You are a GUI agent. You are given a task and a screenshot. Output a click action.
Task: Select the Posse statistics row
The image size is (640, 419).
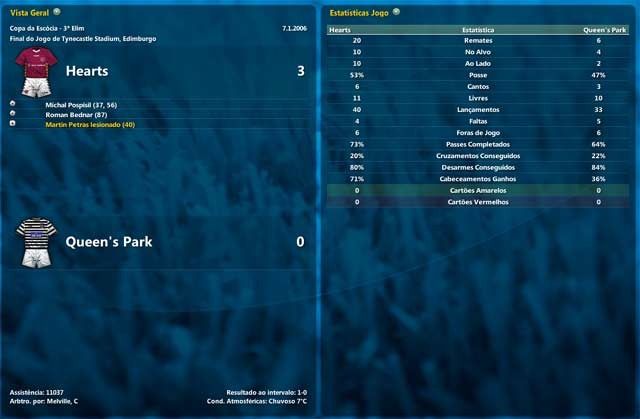coord(477,75)
